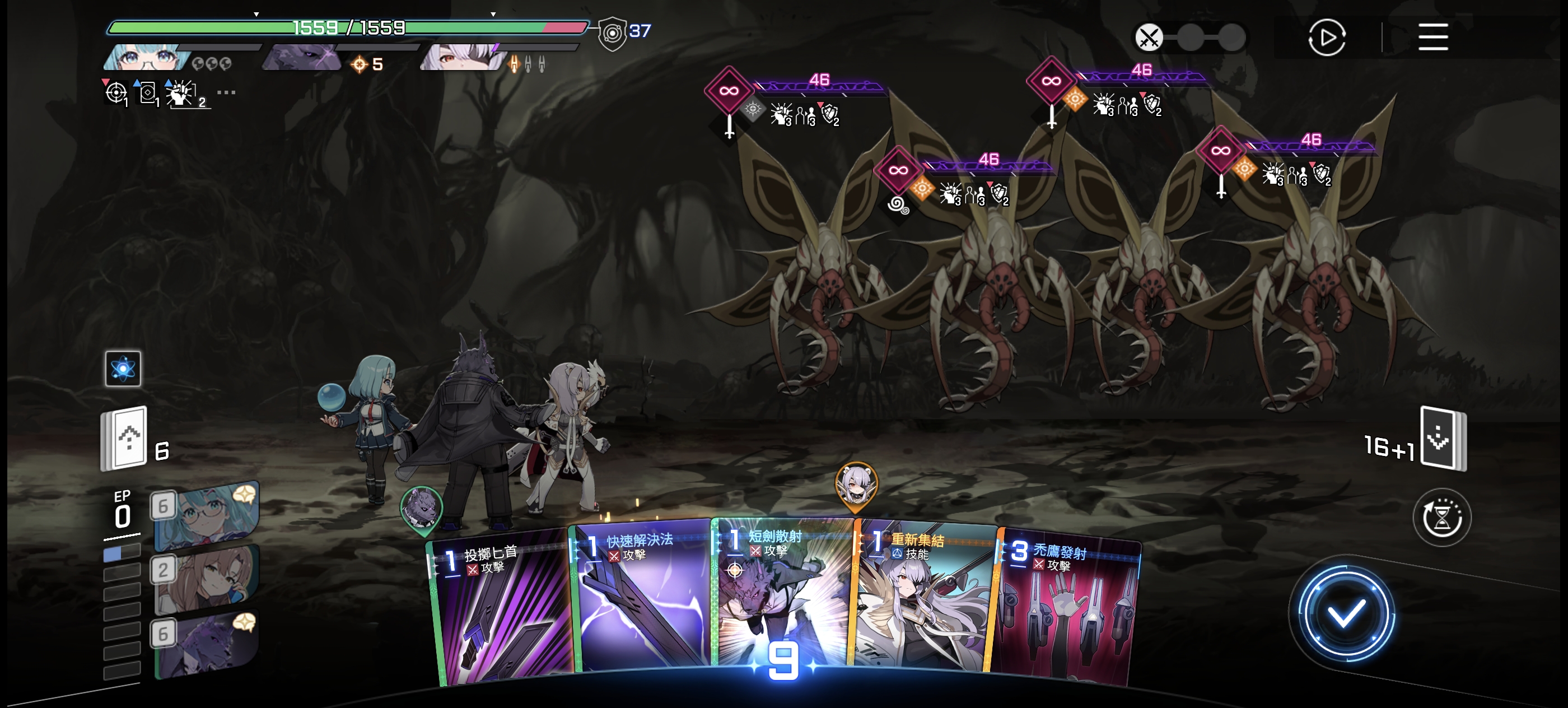Open the hamburger menu
The height and width of the screenshot is (708, 1568).
[x=1432, y=38]
